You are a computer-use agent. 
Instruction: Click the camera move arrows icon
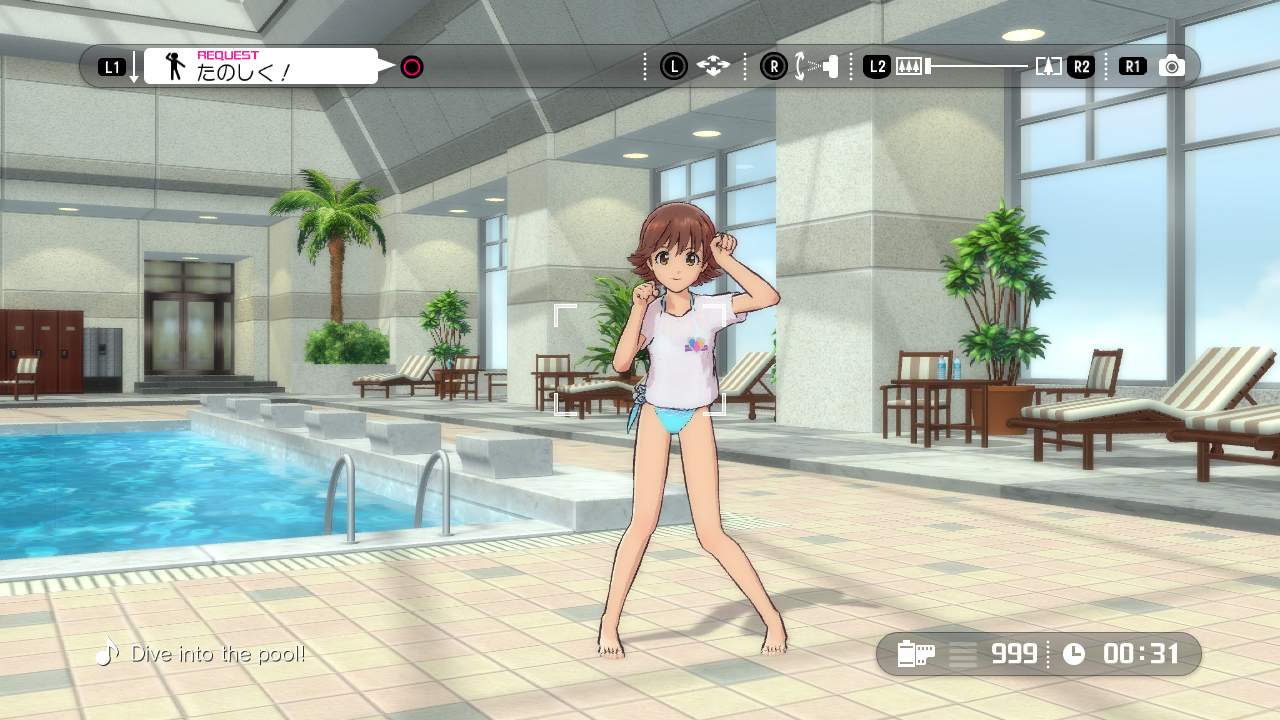click(x=713, y=66)
